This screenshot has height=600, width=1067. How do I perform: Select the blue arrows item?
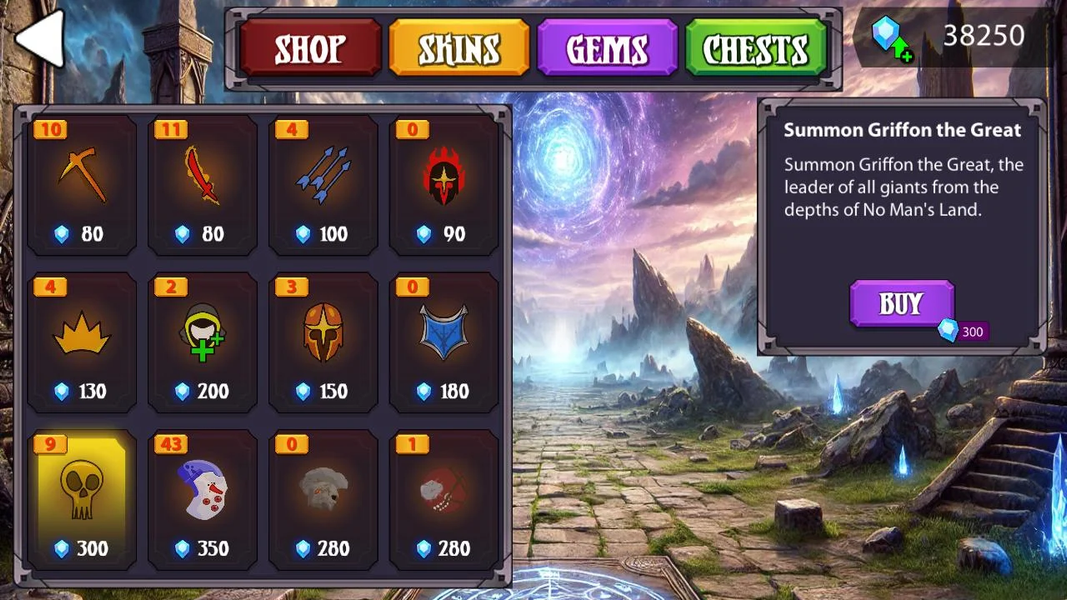[323, 185]
